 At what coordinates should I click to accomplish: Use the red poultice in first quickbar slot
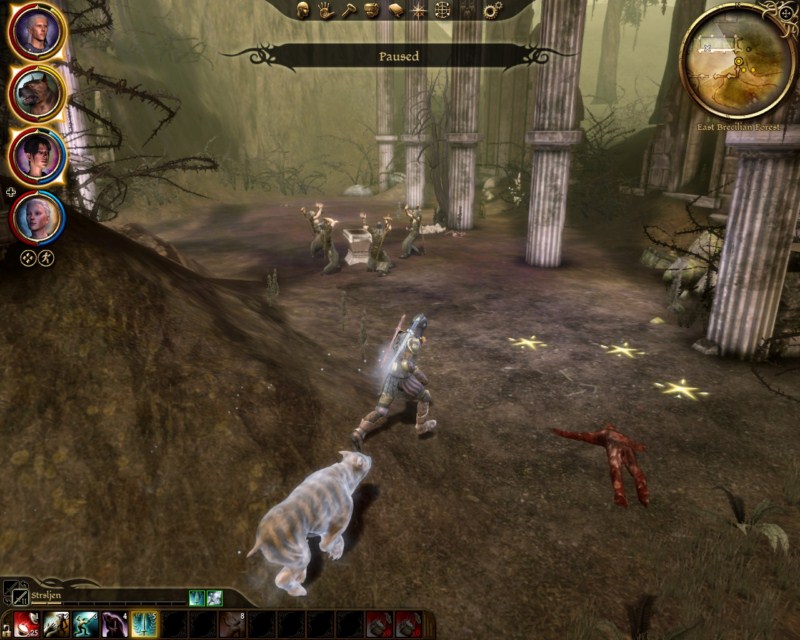point(25,624)
